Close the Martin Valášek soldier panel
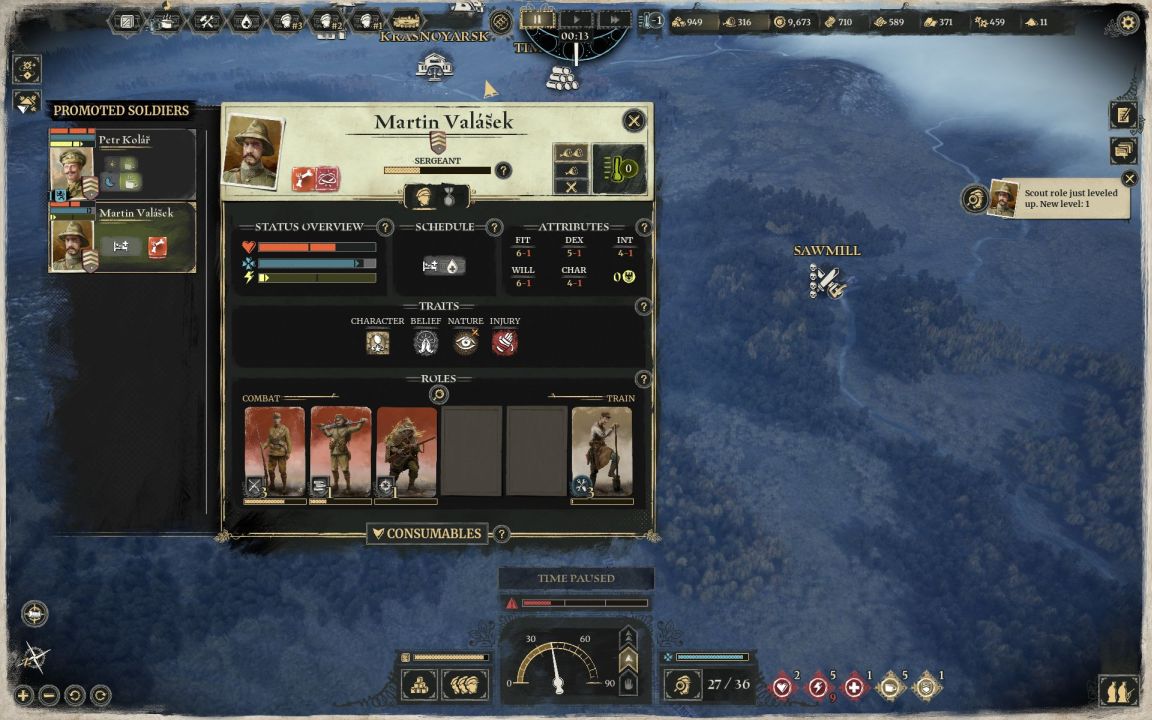Screen dimensions: 1152x720 tap(634, 121)
